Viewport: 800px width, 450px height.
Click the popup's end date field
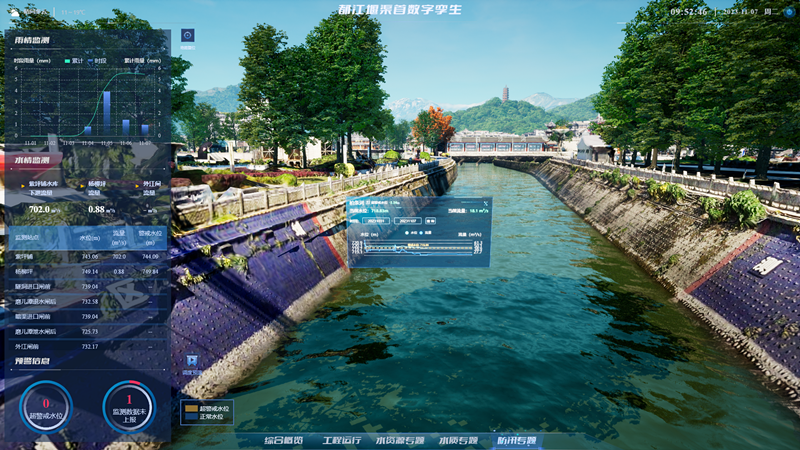[408, 220]
